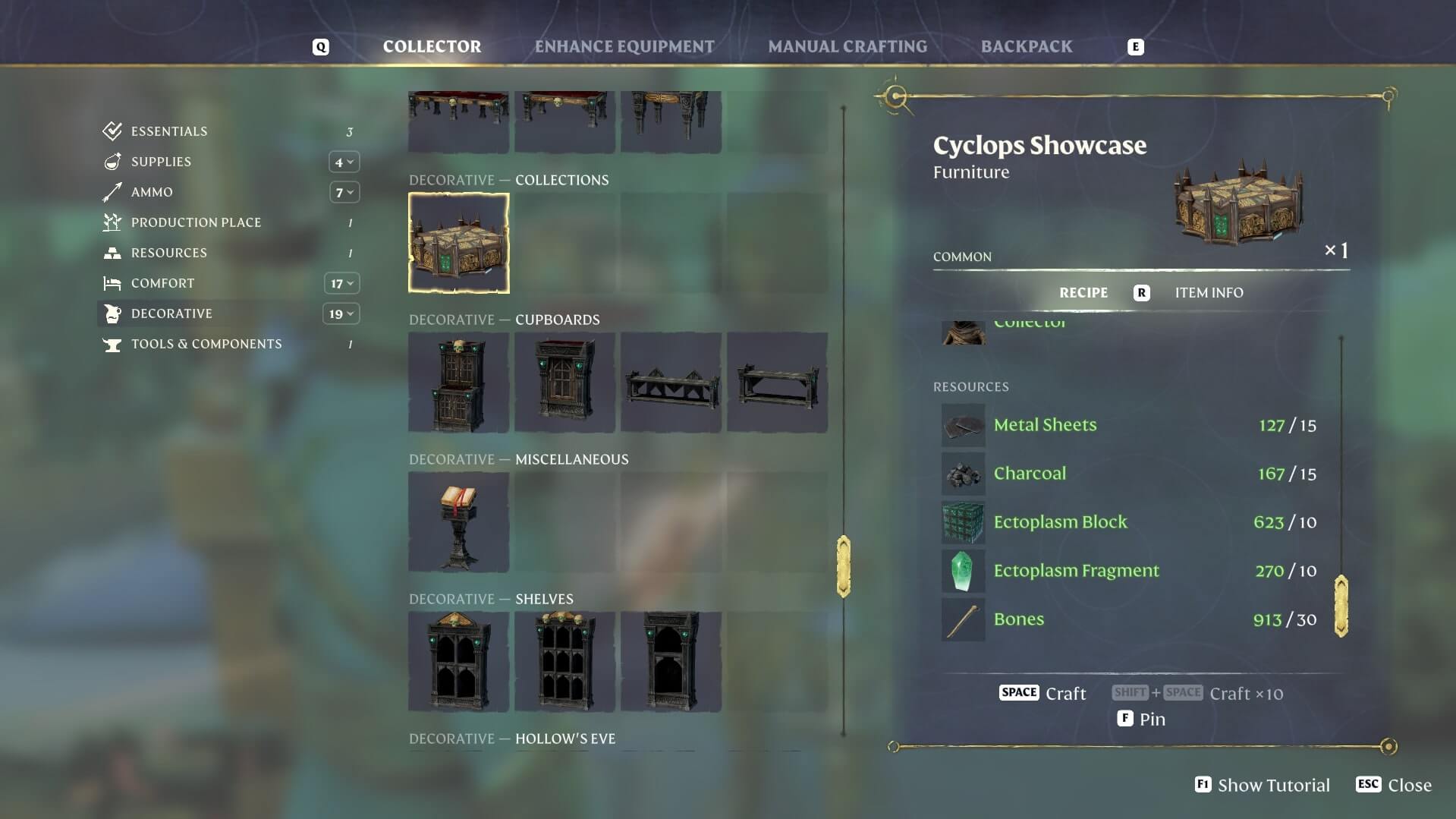Switch to the Enhance Equipment tab
The height and width of the screenshot is (819, 1456).
(624, 46)
